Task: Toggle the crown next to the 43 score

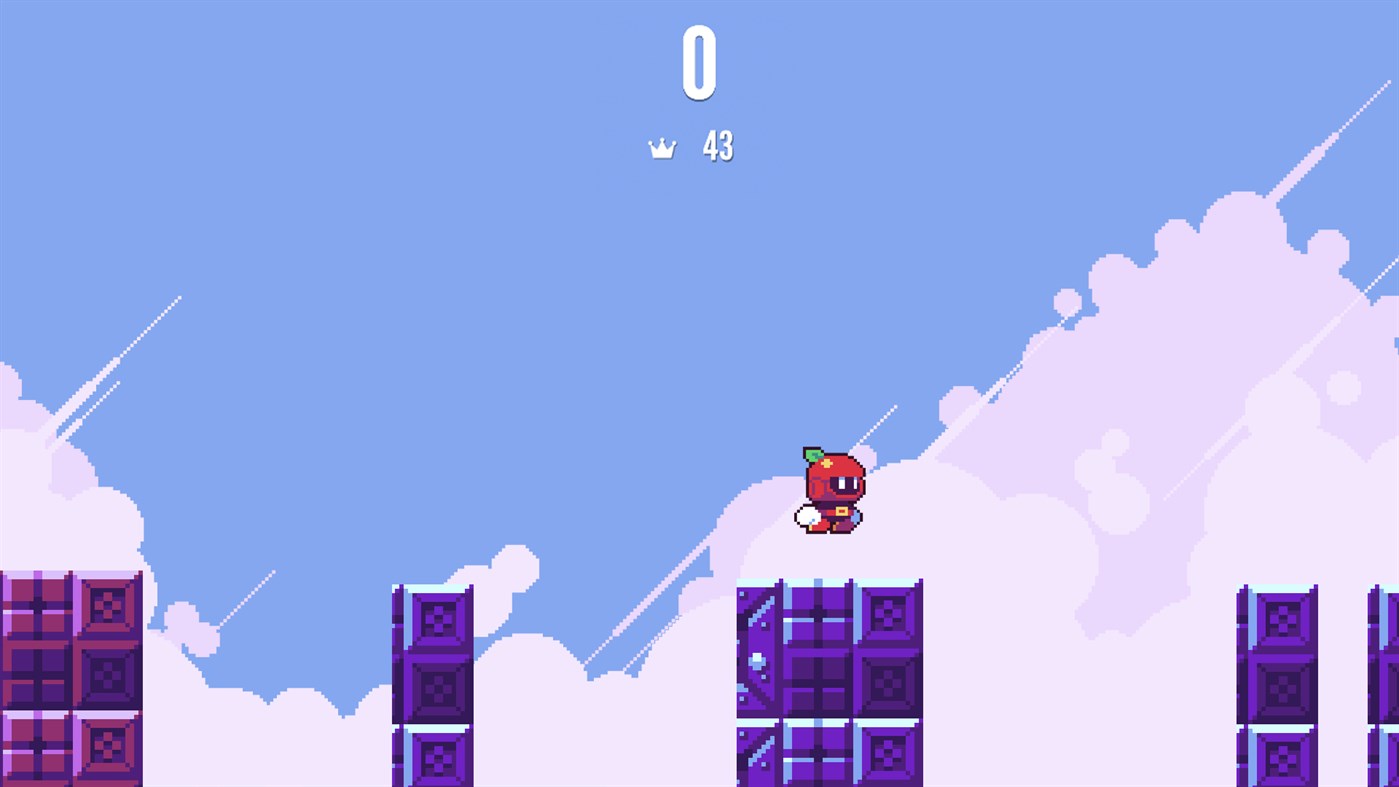Action: tap(663, 147)
